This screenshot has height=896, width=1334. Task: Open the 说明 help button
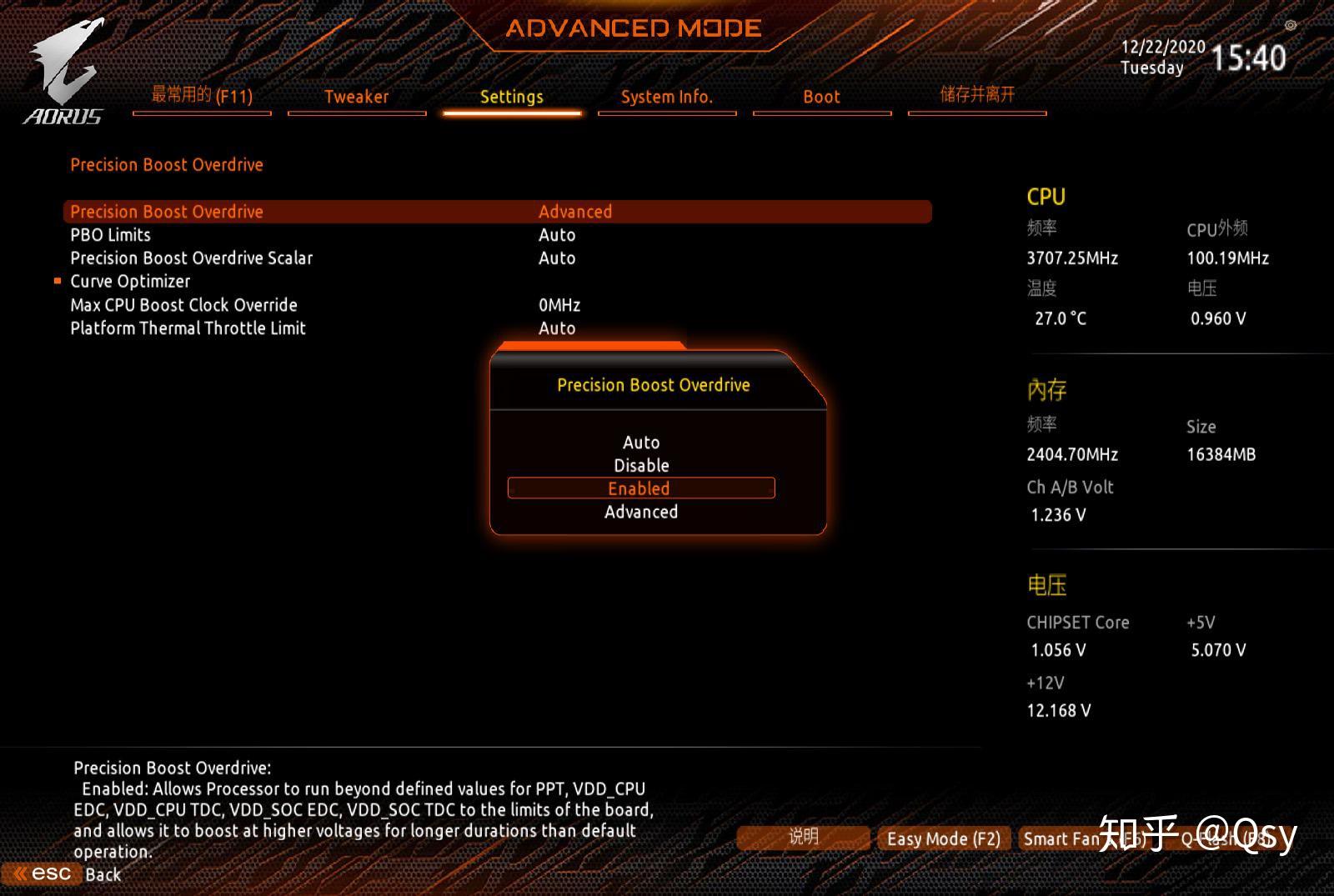[803, 837]
